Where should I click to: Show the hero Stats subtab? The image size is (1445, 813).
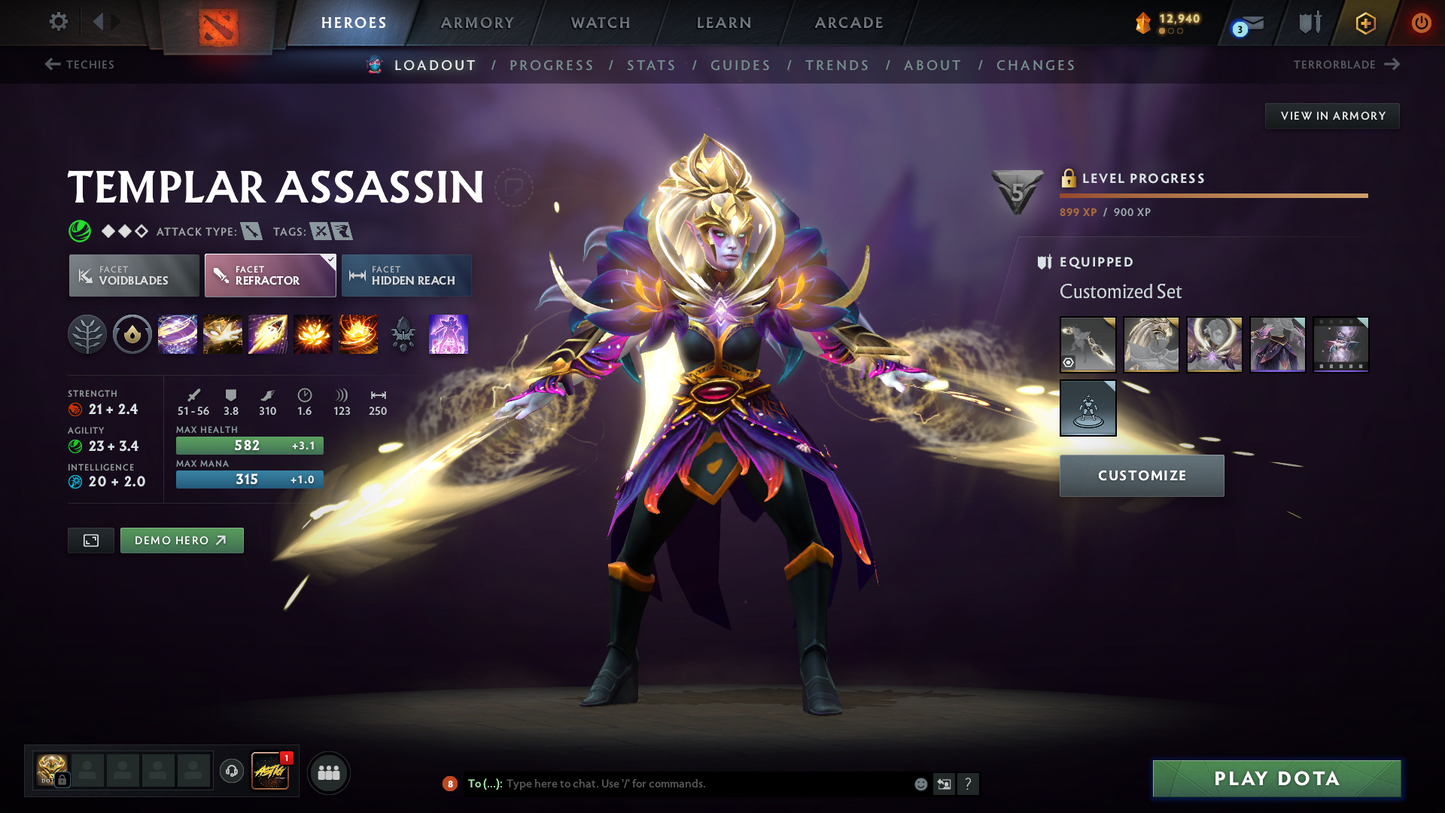[x=651, y=65]
